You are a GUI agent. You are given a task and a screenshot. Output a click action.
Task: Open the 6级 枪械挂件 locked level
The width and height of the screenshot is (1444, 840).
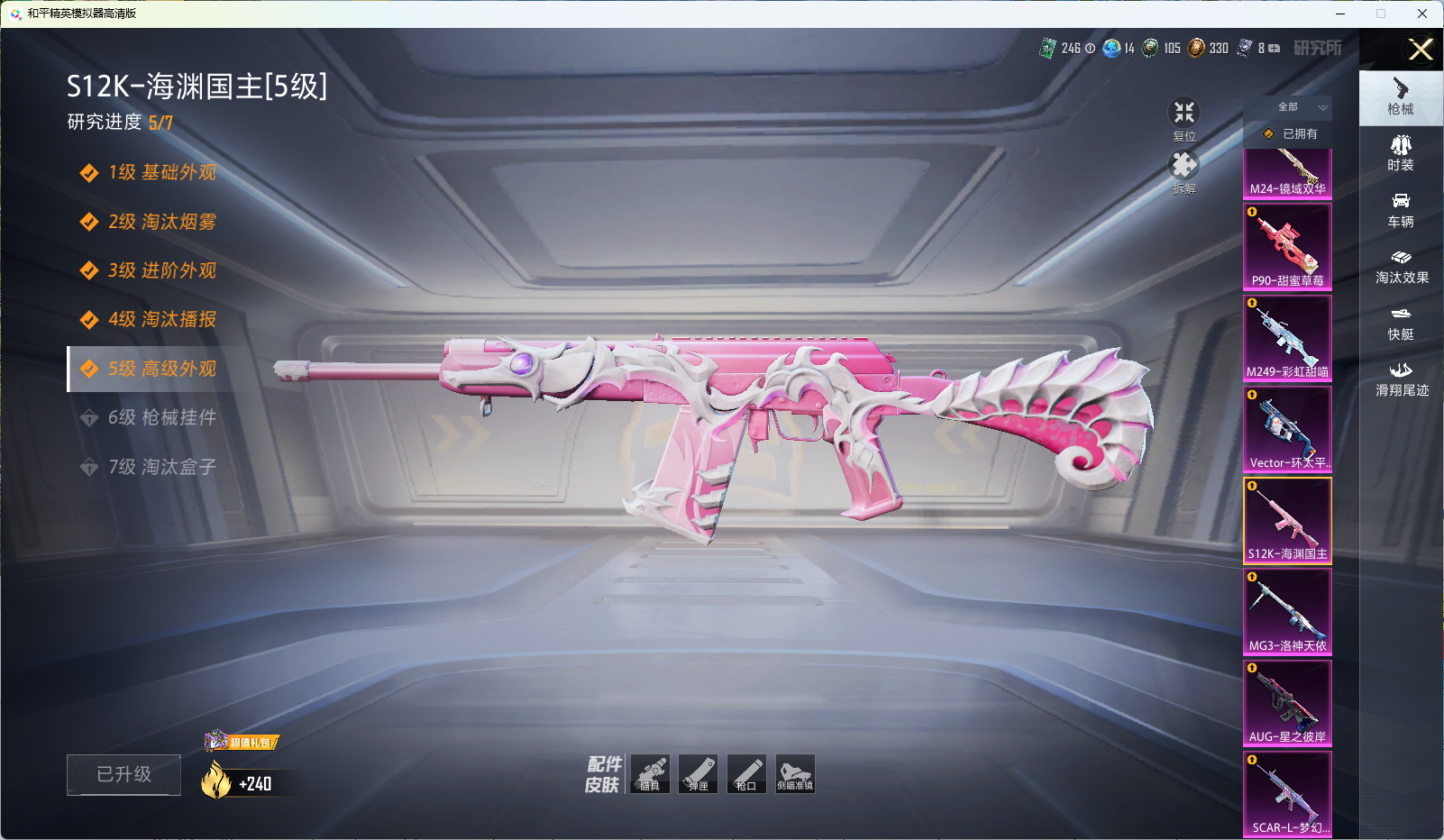(x=161, y=417)
